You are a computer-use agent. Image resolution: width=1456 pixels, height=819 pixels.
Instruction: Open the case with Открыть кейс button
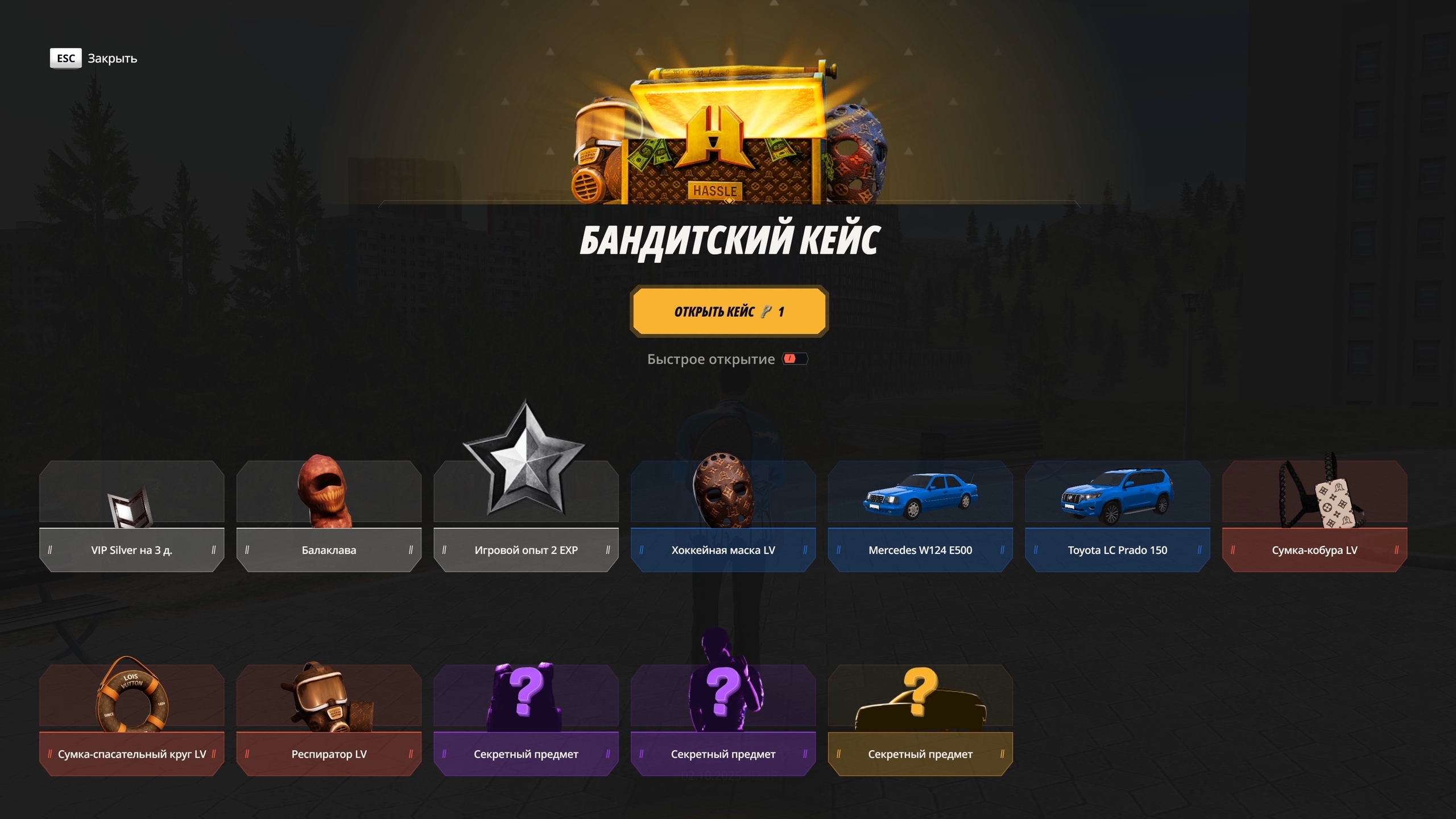729,312
